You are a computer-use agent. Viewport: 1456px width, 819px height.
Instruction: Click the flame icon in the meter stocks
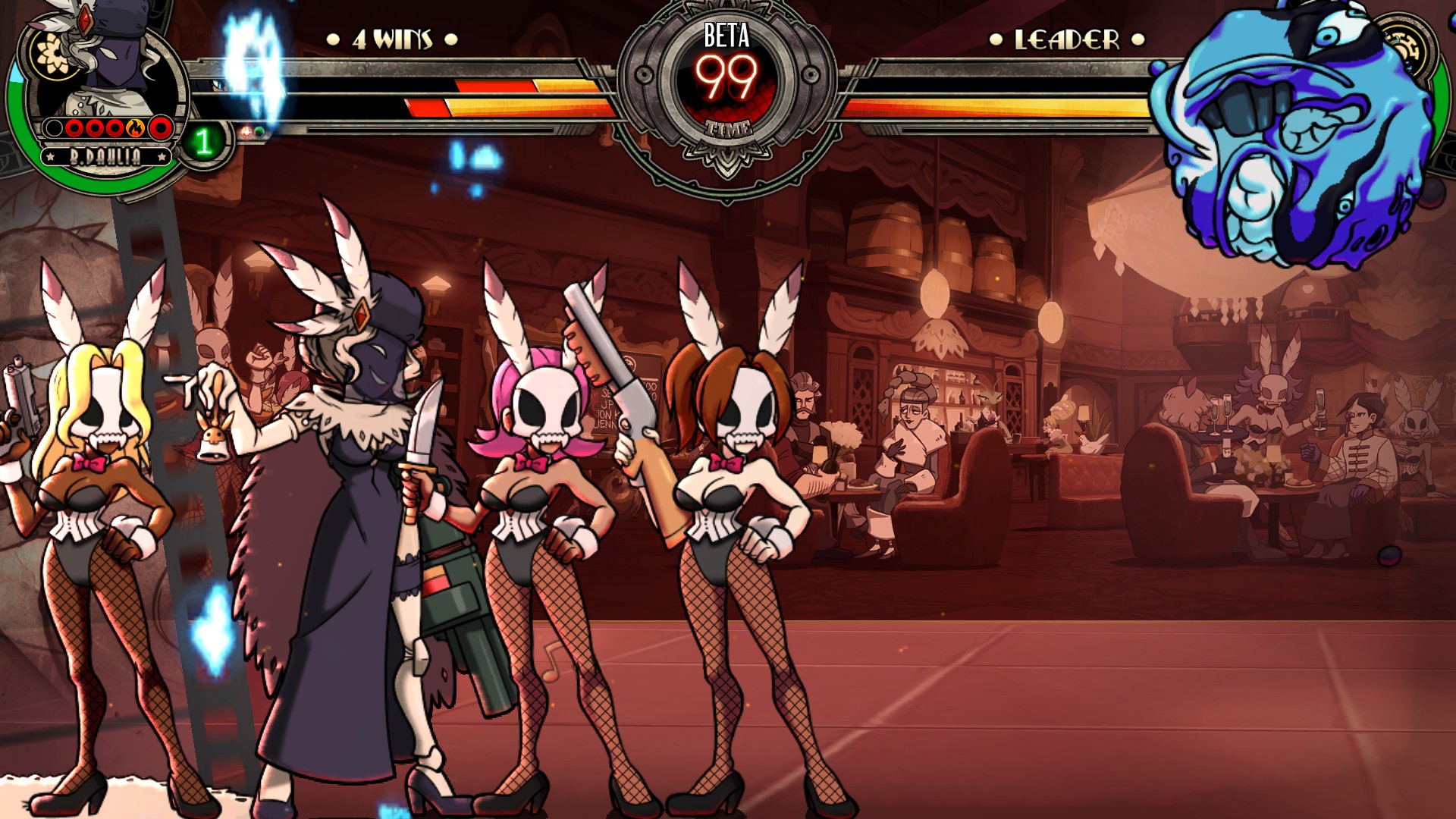coord(136,130)
